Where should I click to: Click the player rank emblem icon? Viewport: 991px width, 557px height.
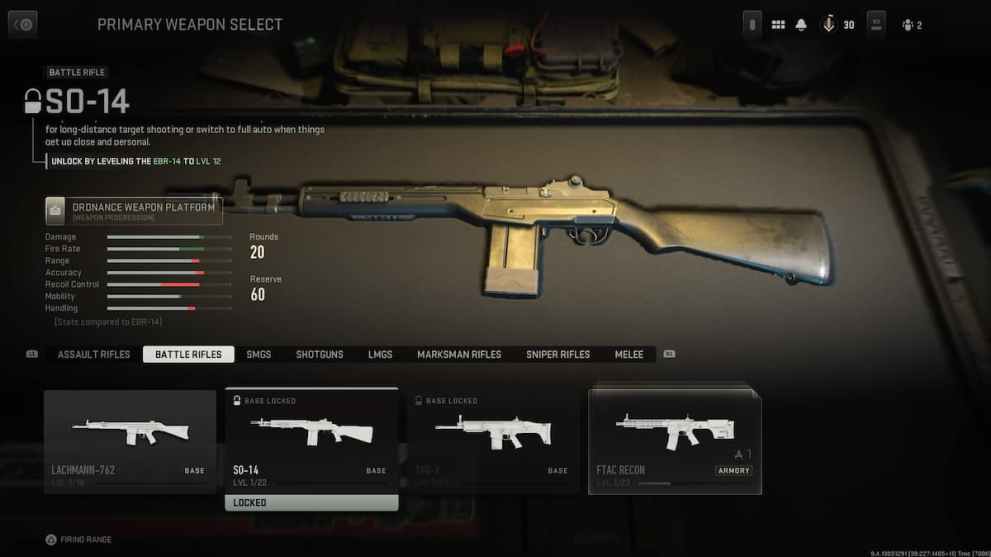click(x=829, y=24)
